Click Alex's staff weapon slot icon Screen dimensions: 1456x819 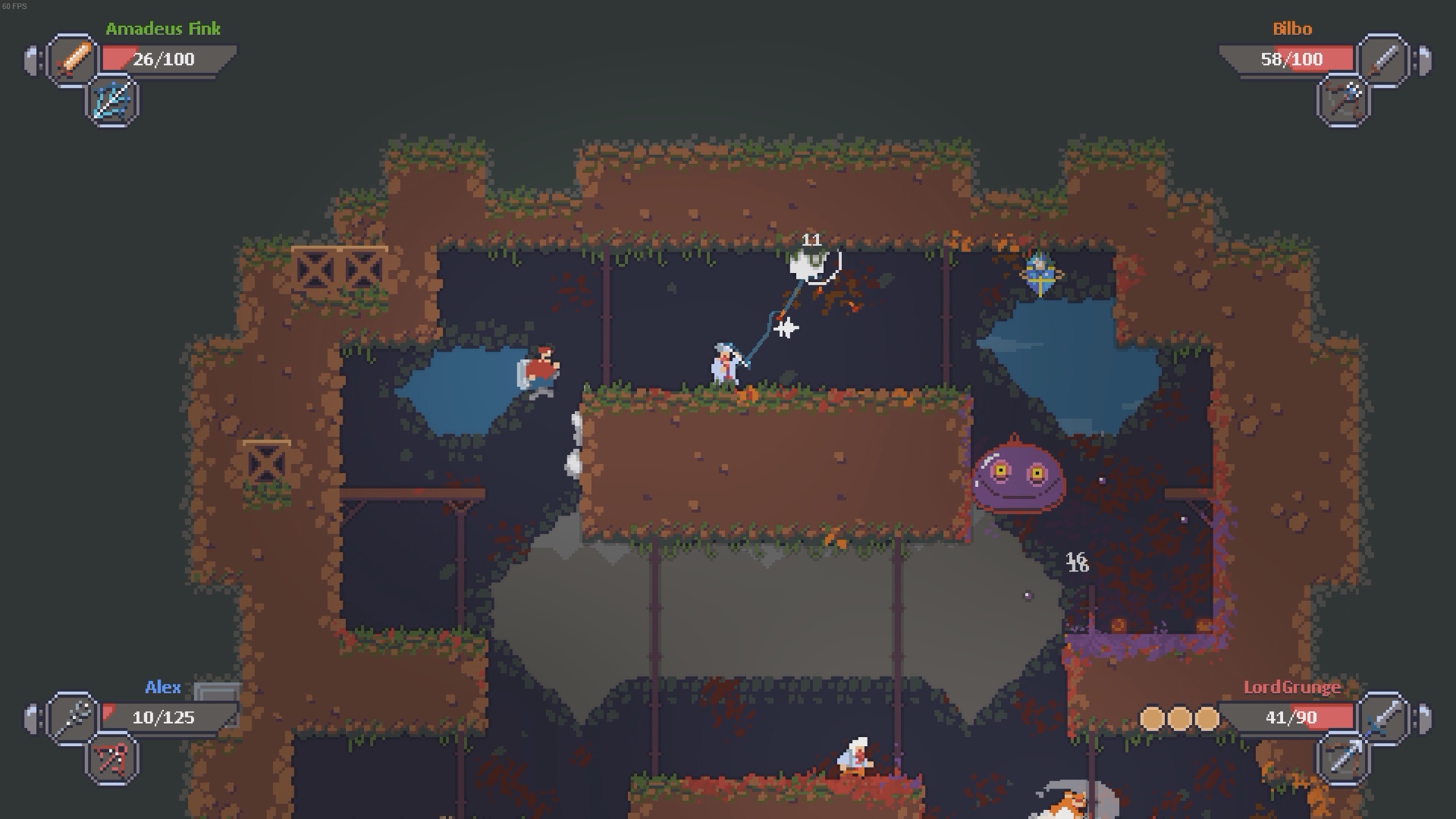coord(71,717)
